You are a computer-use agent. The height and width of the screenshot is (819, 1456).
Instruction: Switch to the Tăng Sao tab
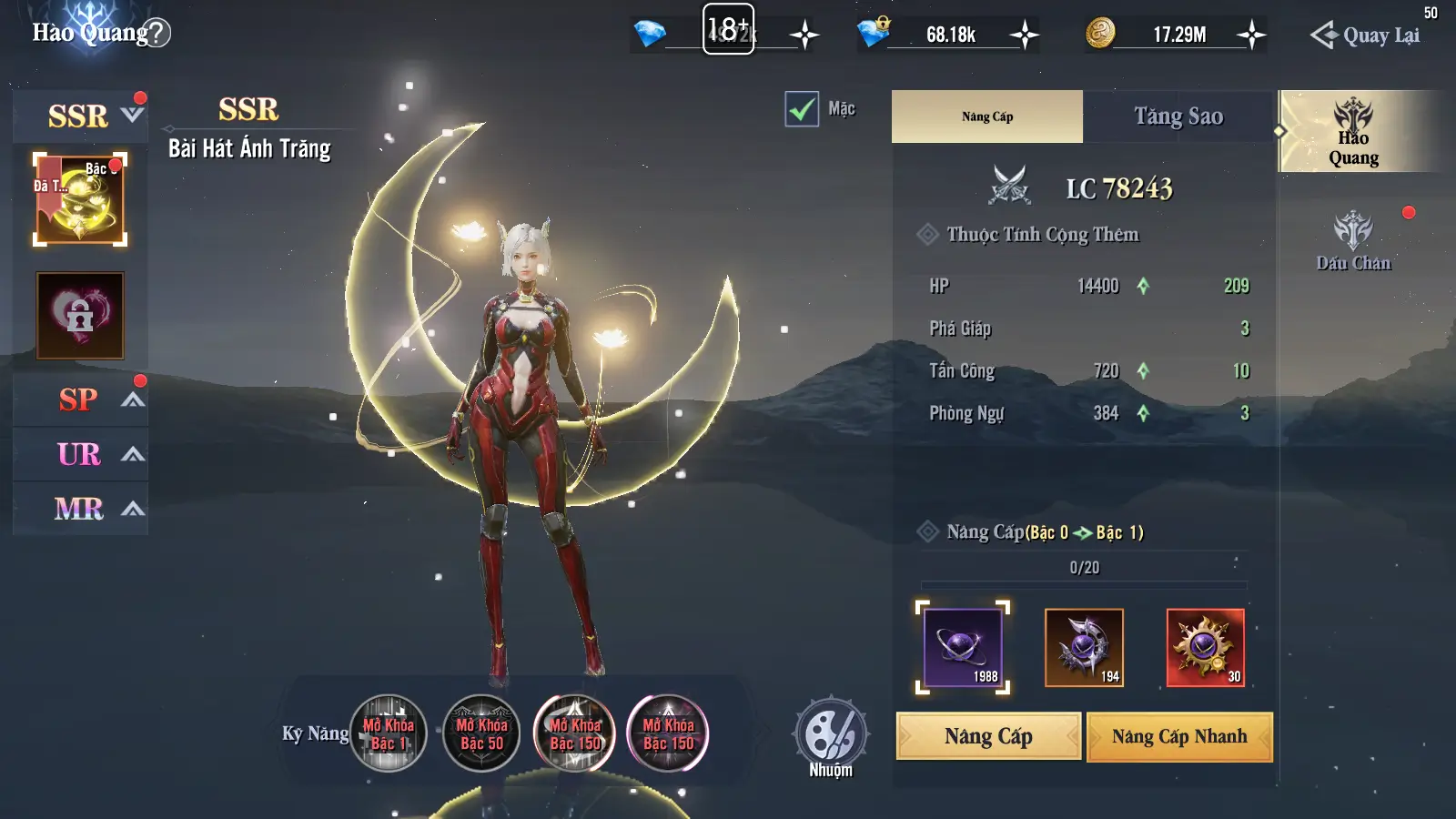point(1178,116)
